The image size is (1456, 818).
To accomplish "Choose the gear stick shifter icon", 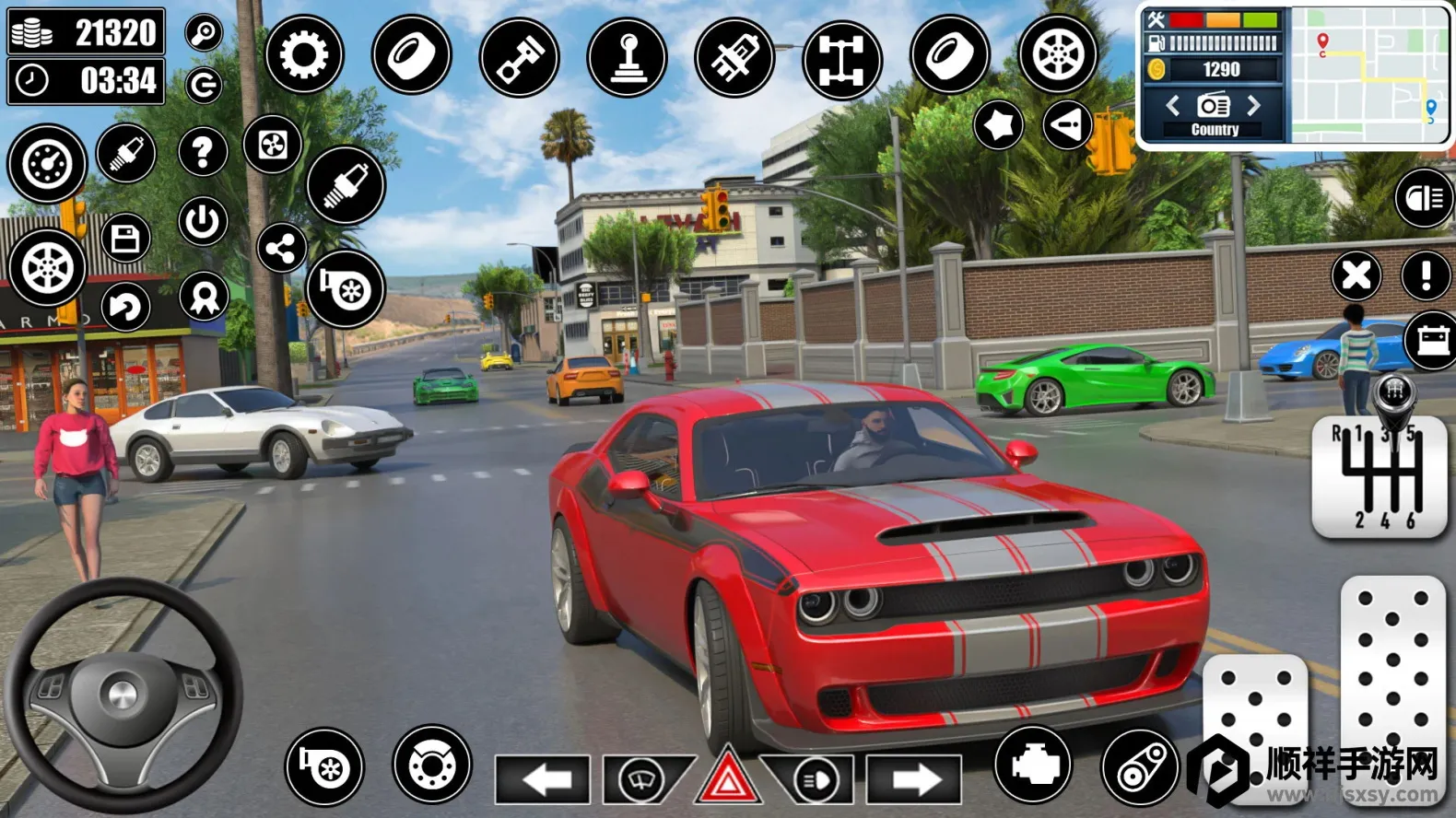I will point(628,57).
